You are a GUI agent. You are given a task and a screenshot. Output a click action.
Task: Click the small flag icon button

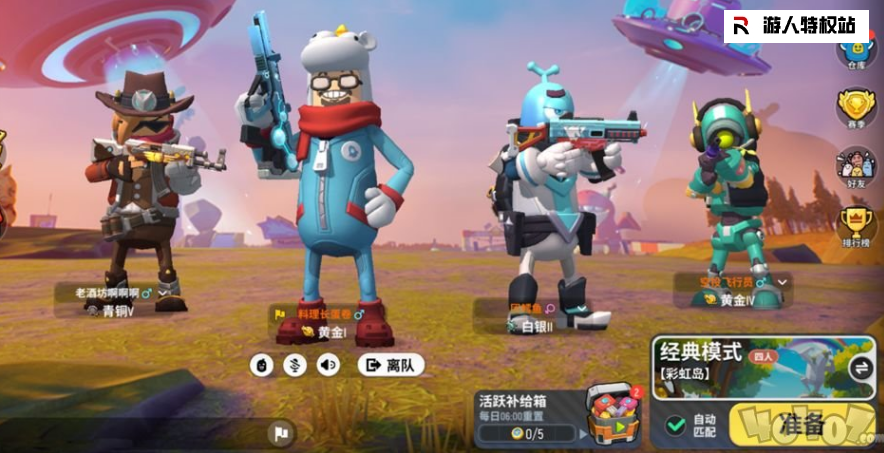coord(281,432)
